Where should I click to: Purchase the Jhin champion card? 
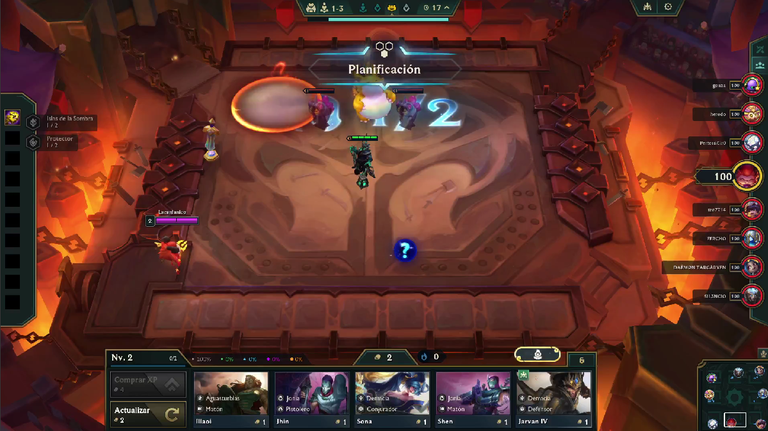[312, 400]
